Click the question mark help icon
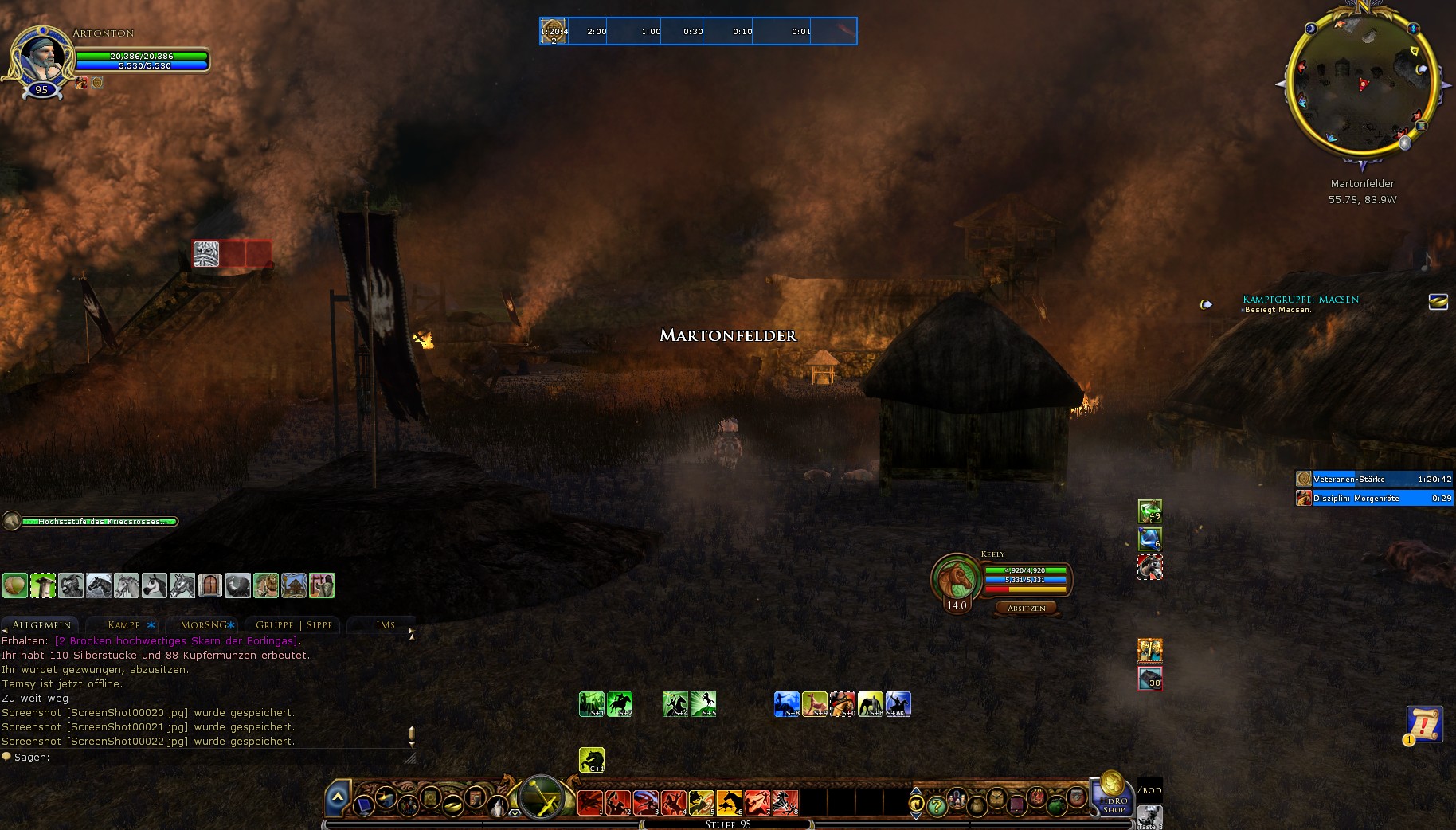This screenshot has height=830, width=1456. pos(937,806)
